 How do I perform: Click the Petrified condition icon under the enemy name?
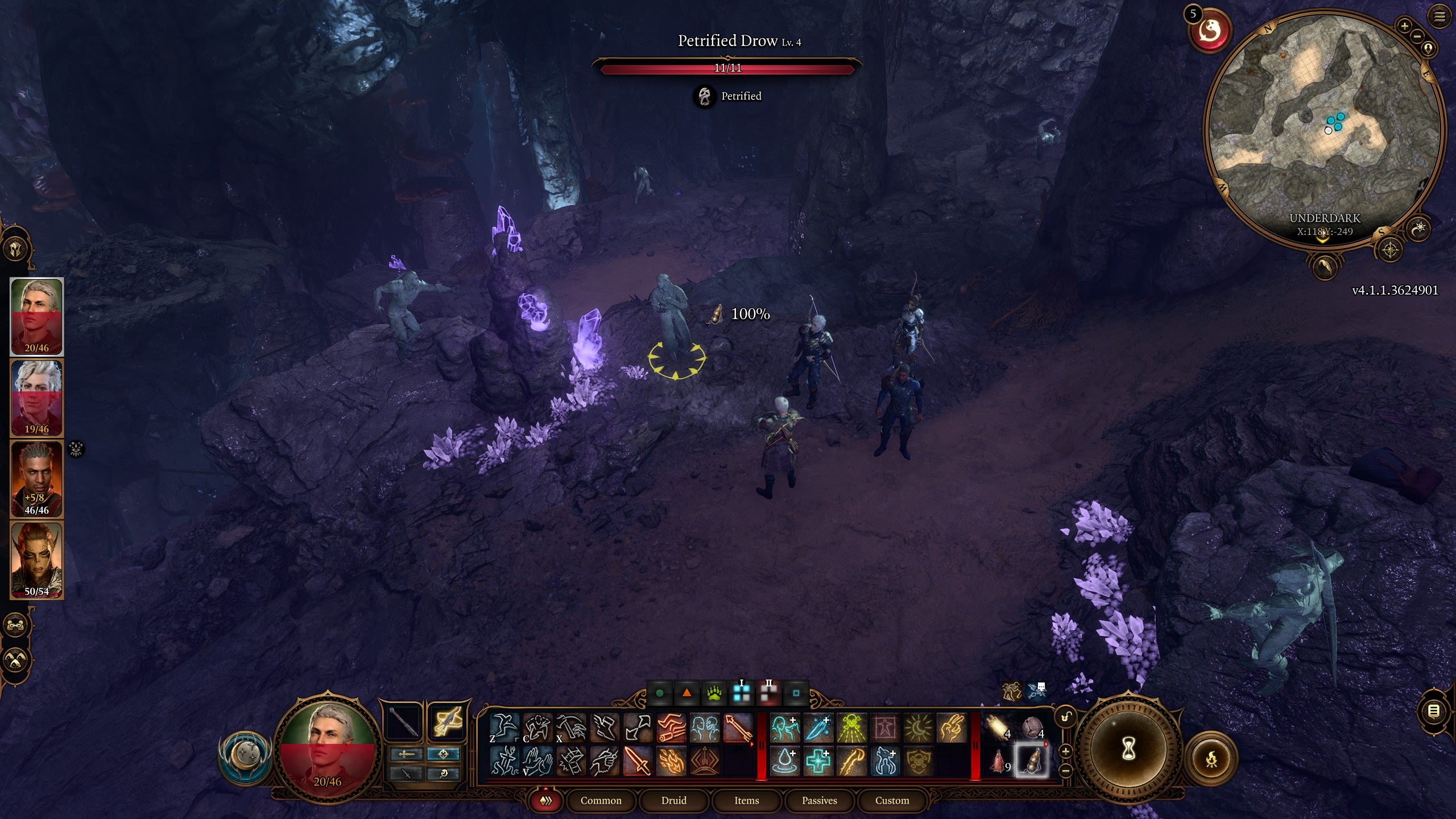click(x=704, y=96)
